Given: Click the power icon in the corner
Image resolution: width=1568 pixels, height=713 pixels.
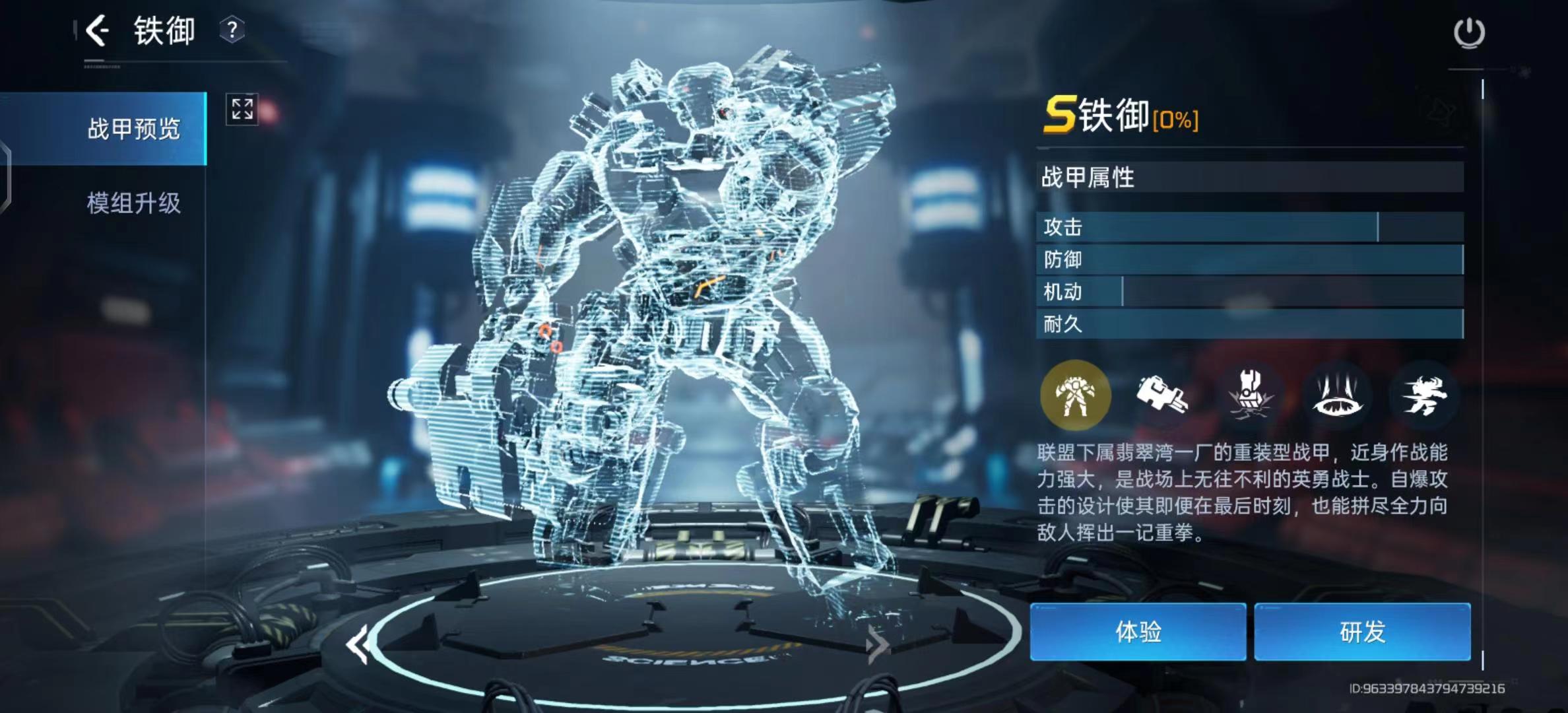Looking at the screenshot, I should coord(1469,32).
